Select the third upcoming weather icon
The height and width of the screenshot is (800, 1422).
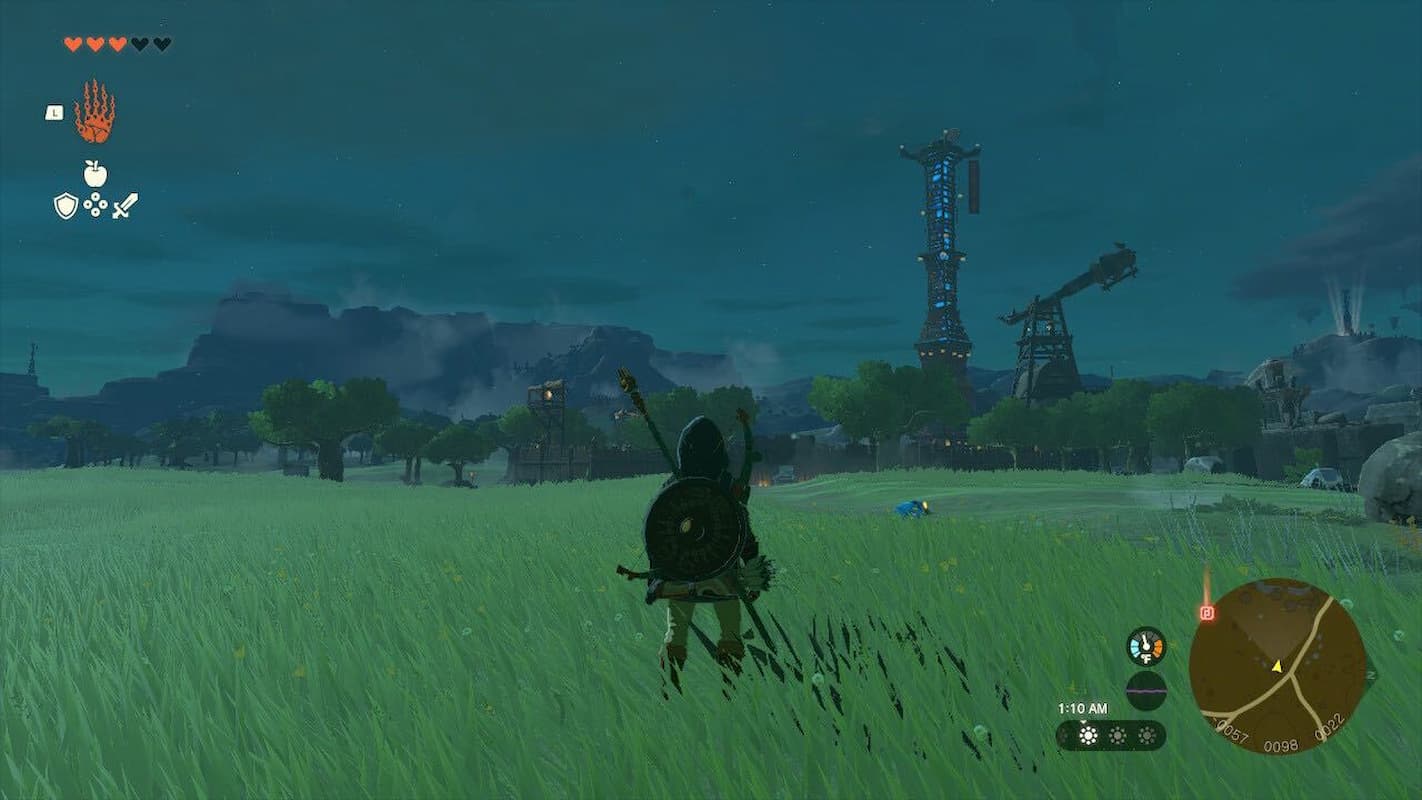(x=1147, y=735)
